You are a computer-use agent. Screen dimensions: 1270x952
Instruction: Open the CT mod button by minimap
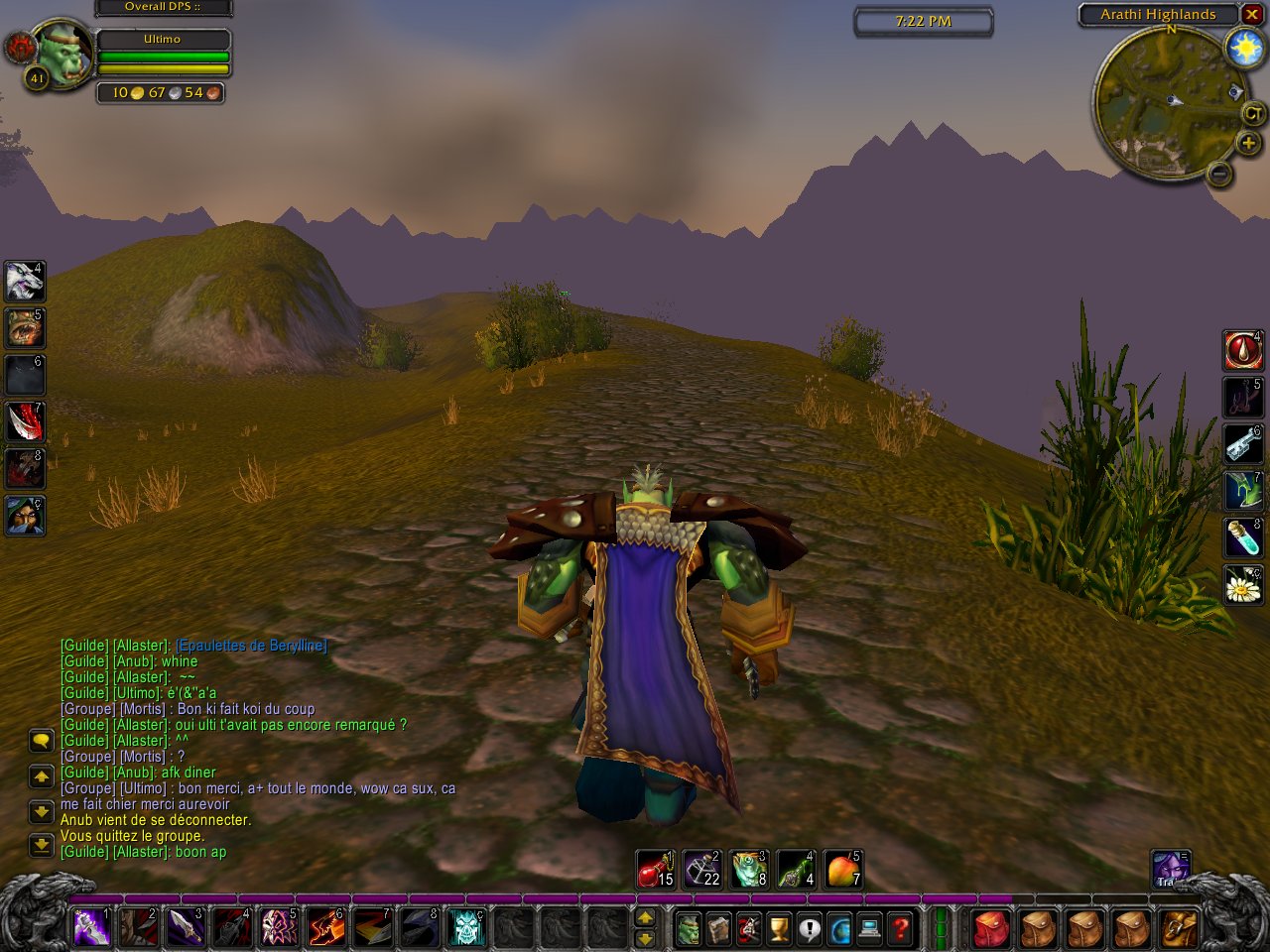pos(1253,113)
